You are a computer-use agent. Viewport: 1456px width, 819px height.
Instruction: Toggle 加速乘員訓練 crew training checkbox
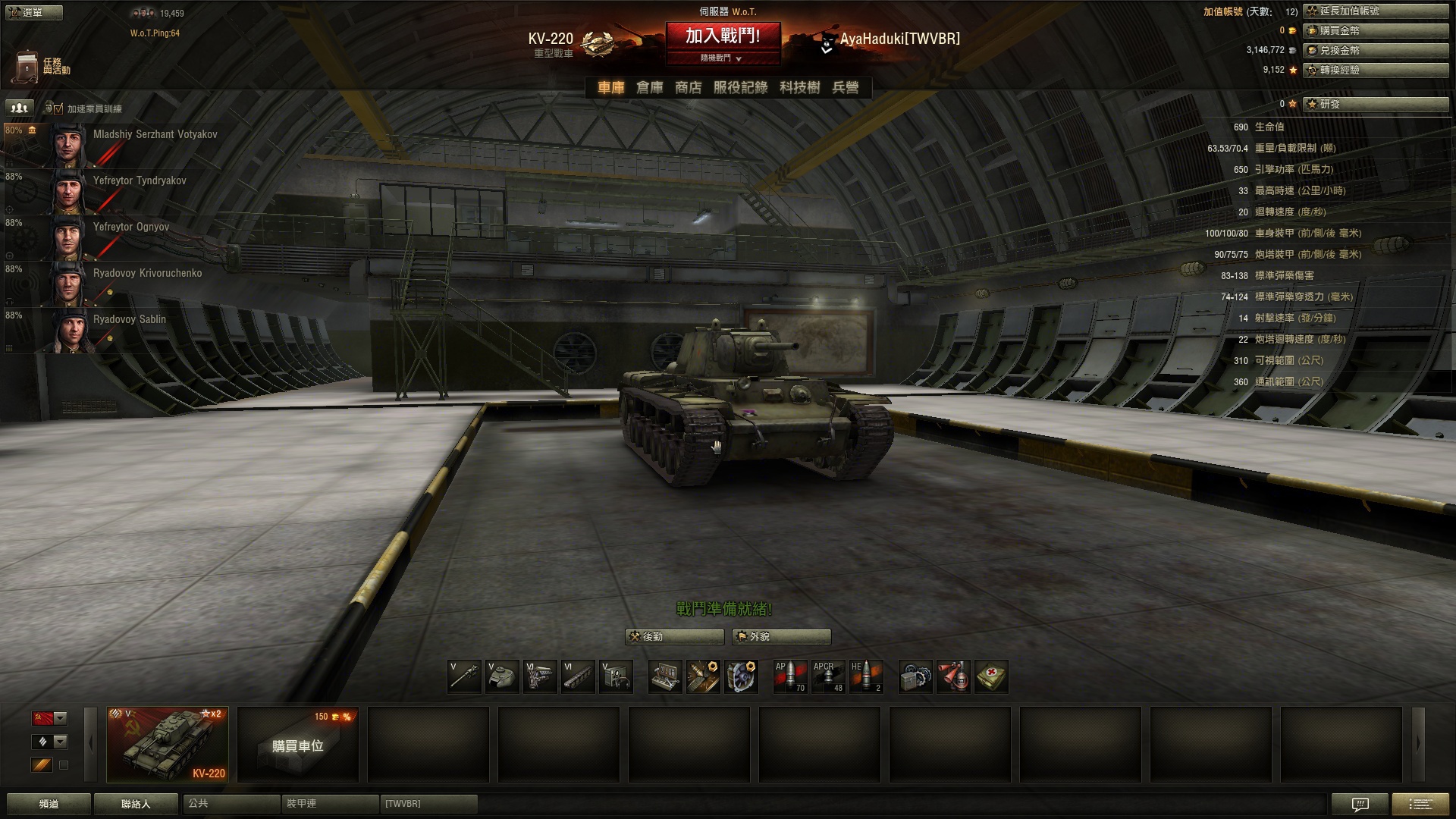point(58,109)
